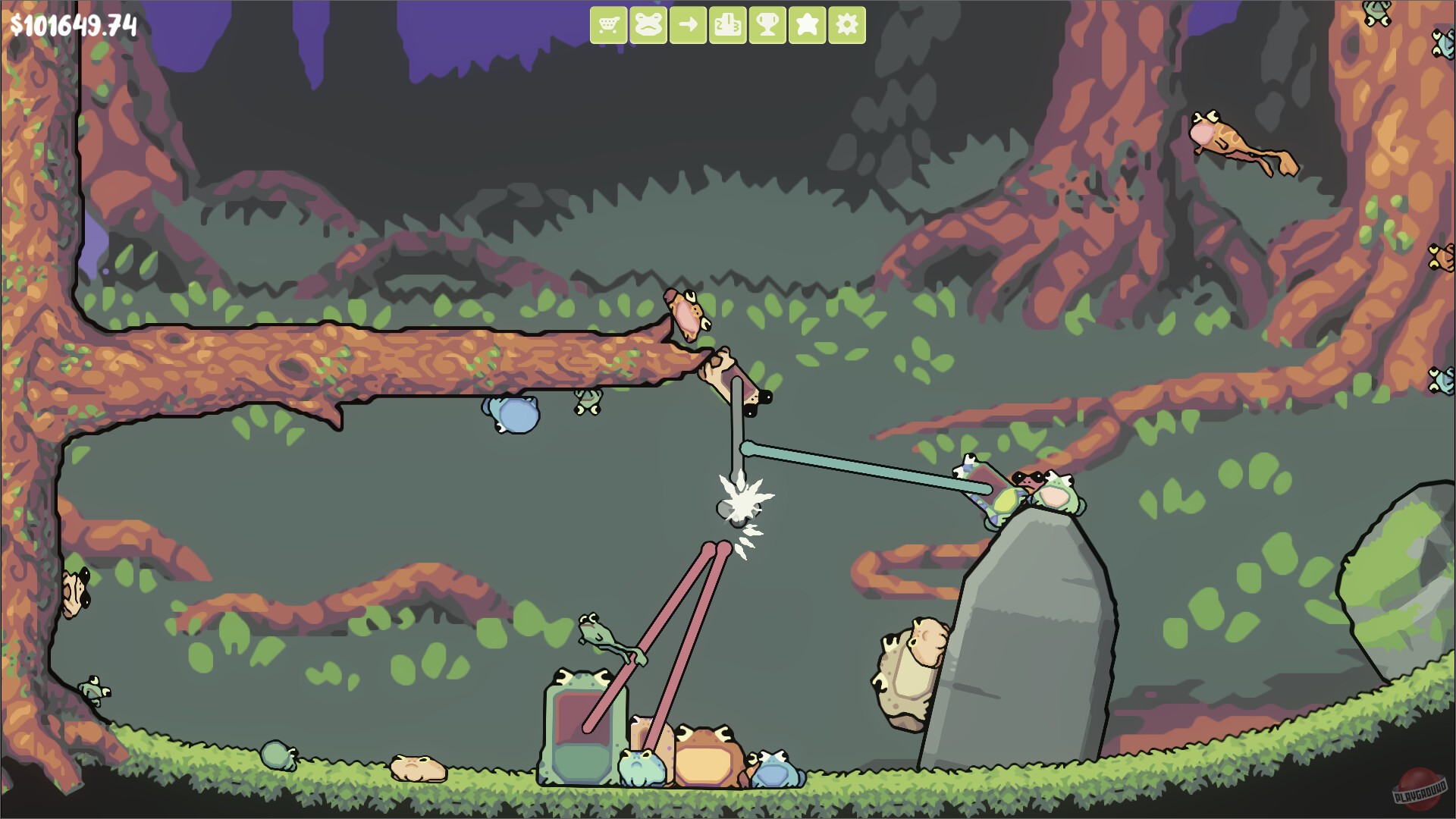Screen dimensions: 1456x819
Task: Click the money counter showing $101649.74
Action: 74,25
